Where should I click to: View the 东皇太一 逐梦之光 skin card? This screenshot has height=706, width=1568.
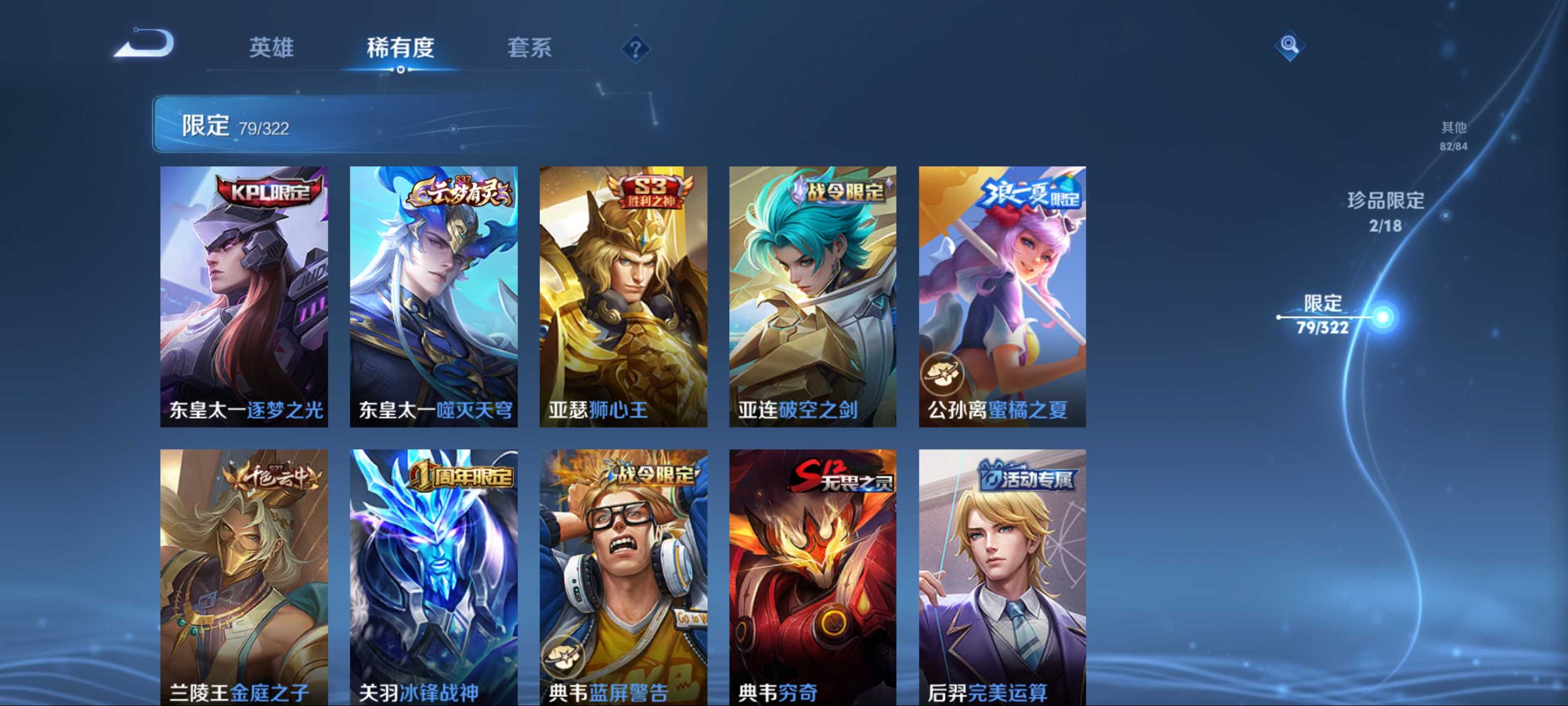pyautogui.click(x=244, y=296)
